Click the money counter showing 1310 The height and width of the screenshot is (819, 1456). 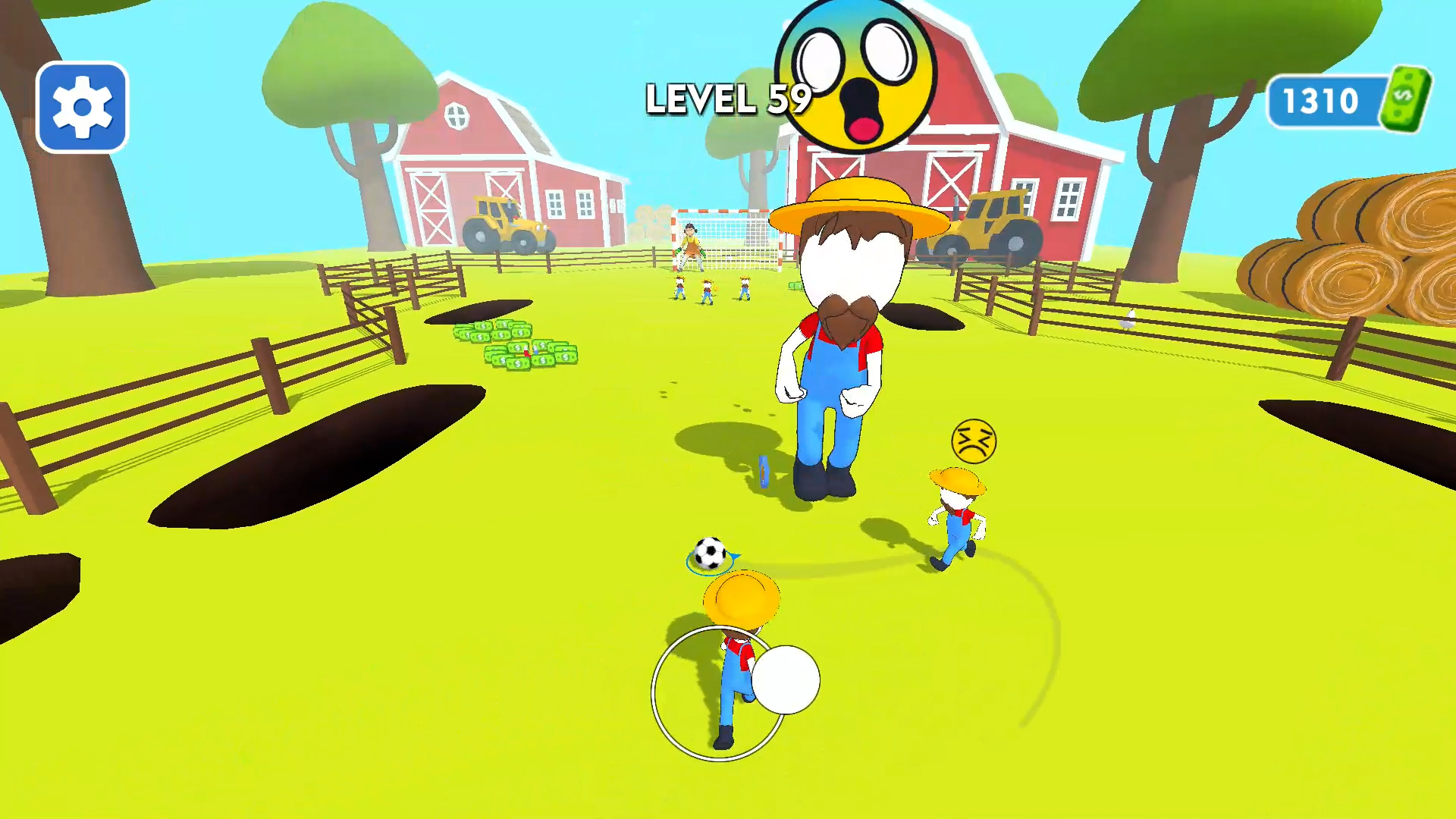(x=1320, y=99)
